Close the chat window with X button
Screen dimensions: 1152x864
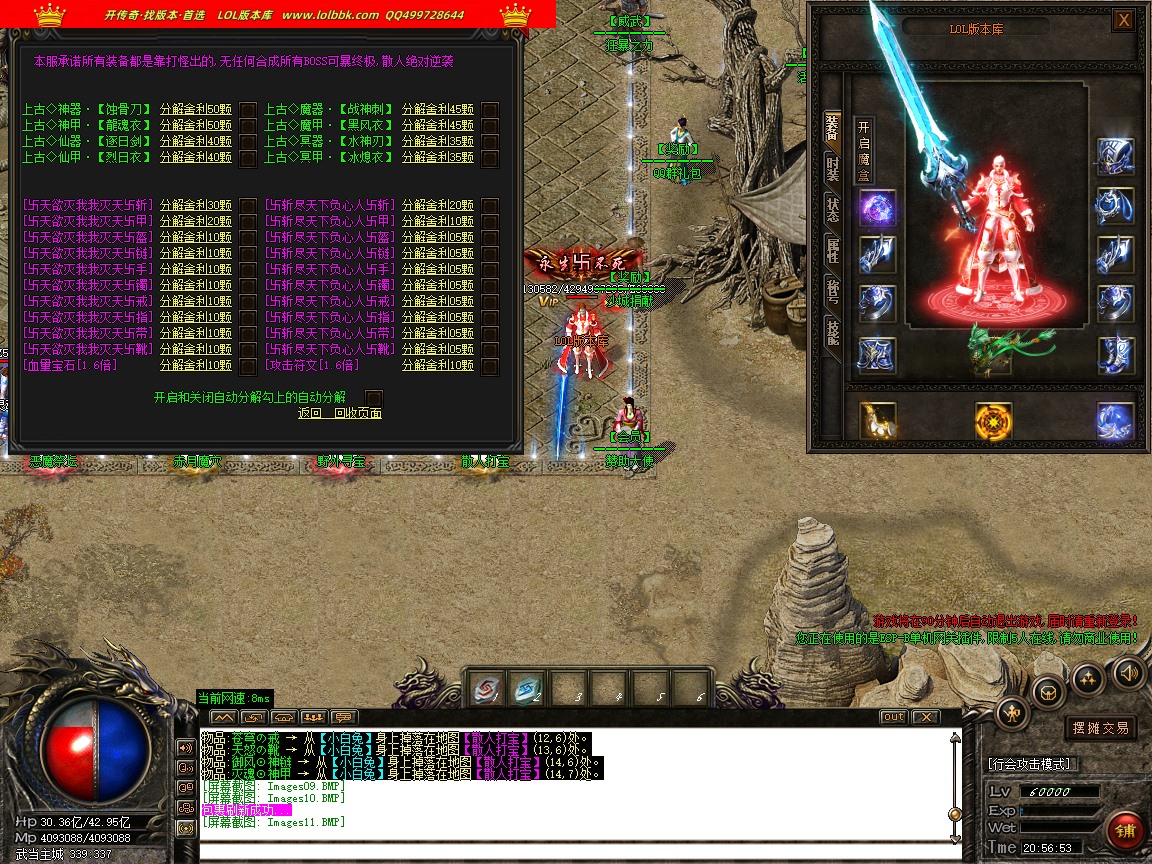click(x=926, y=717)
